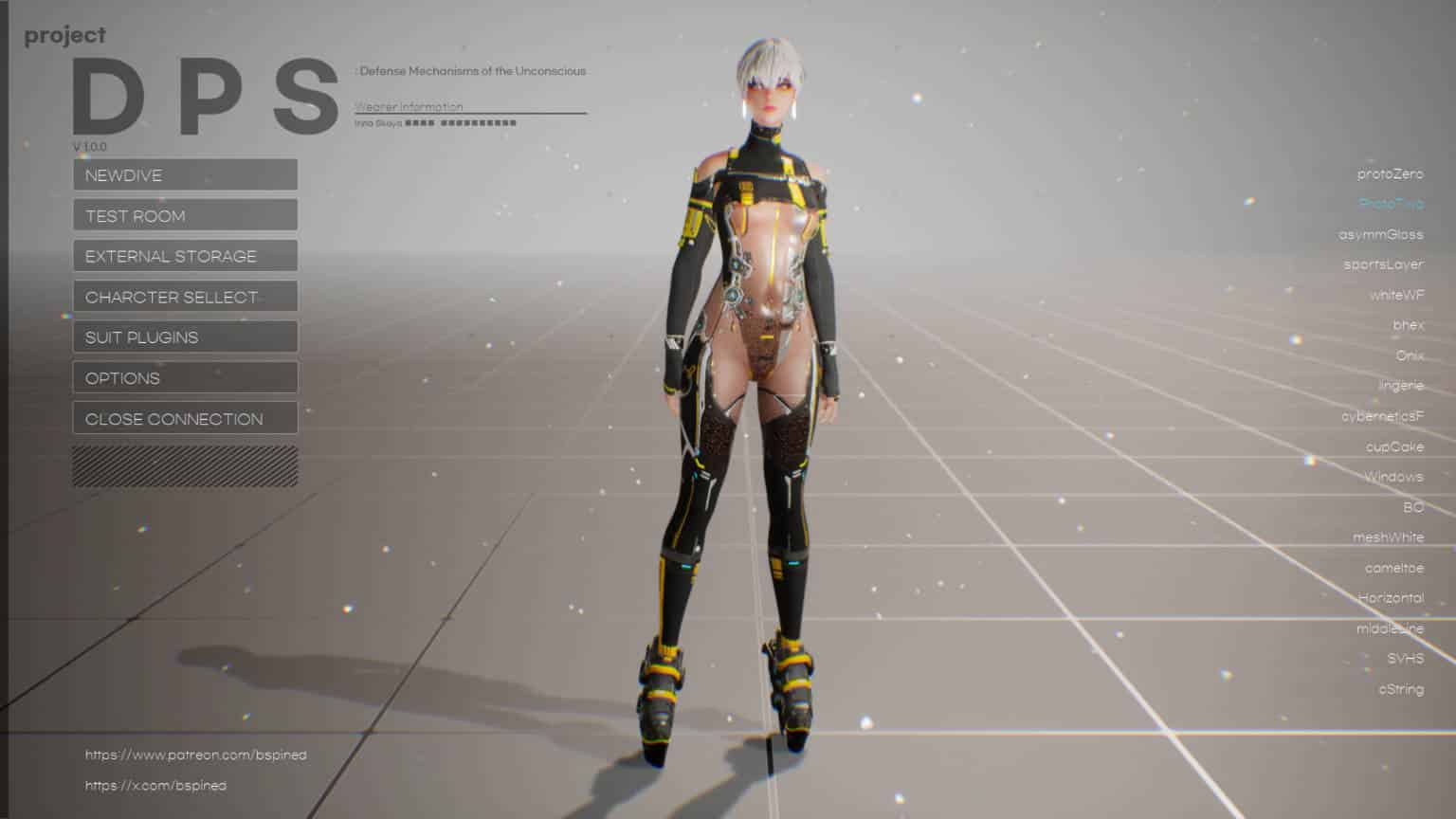Open the SUIT PLUGINS menu

point(185,337)
